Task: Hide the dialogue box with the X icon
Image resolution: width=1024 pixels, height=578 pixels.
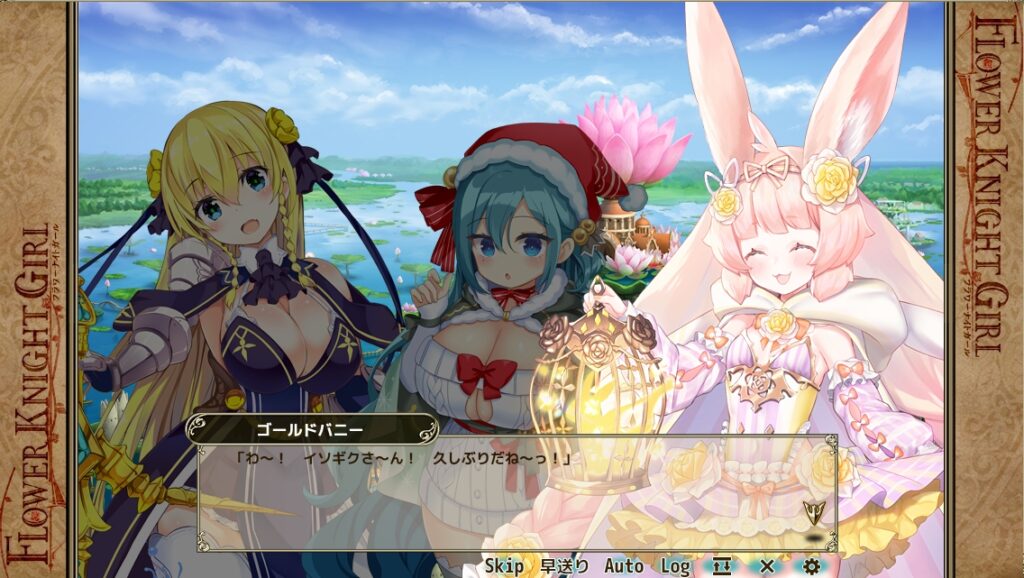Action: 767,566
